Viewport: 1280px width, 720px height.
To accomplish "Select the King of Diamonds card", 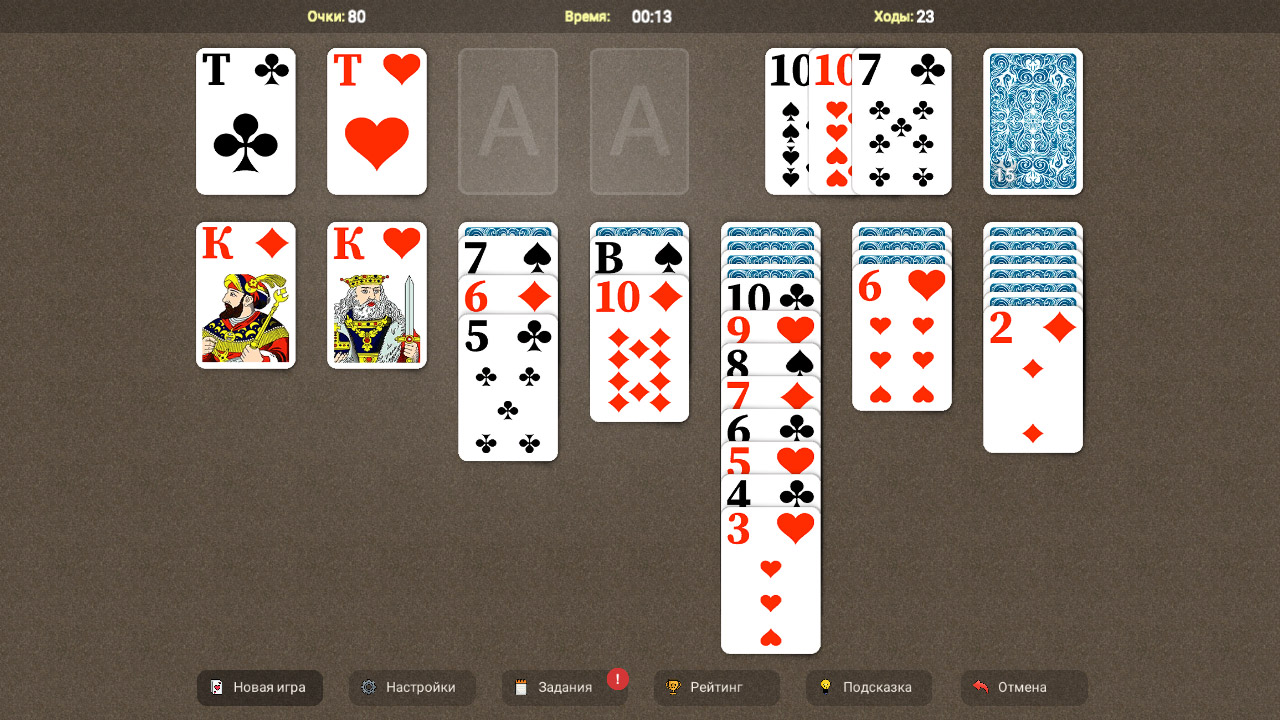I will pyautogui.click(x=246, y=294).
